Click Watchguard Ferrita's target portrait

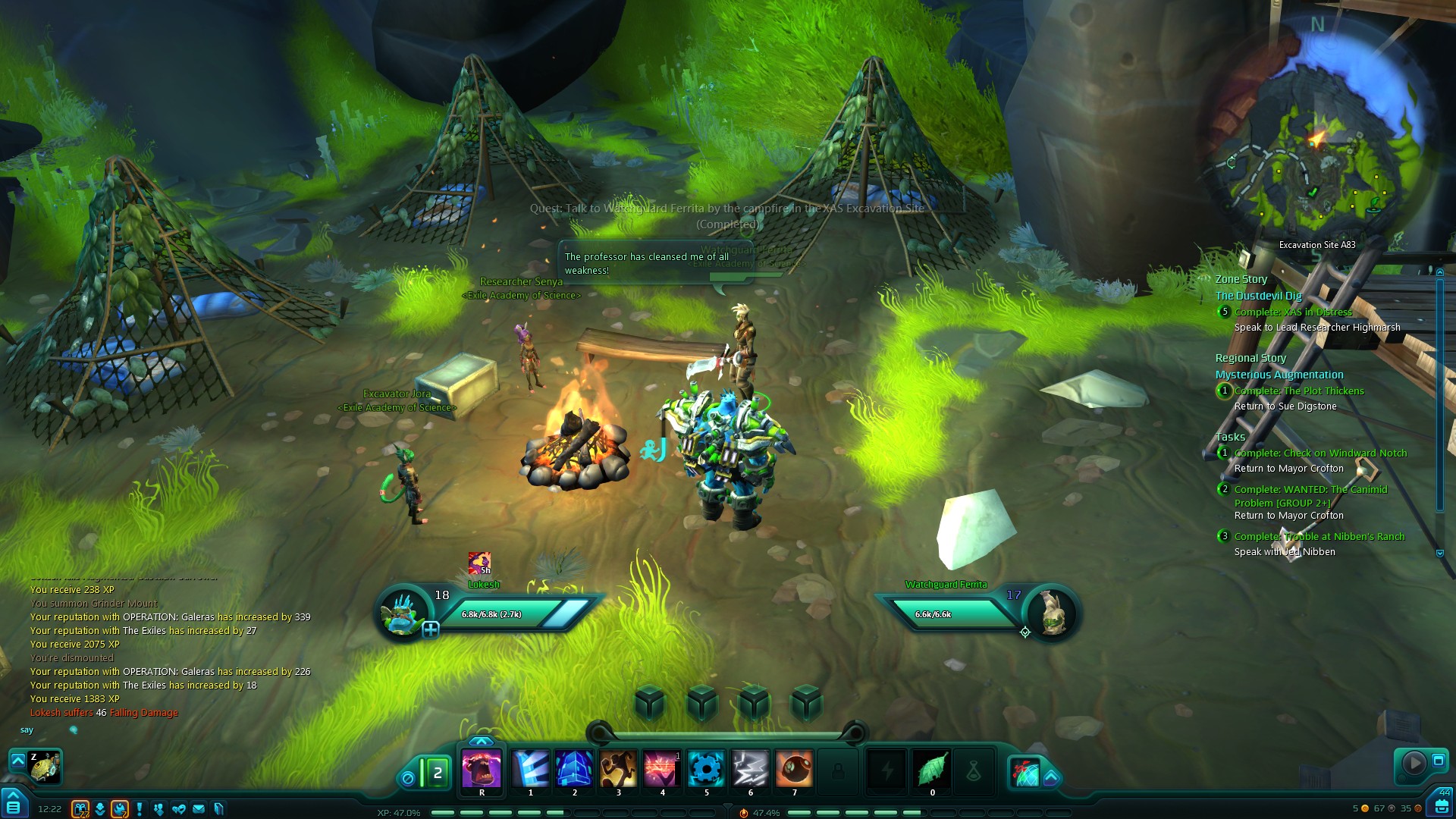click(x=1052, y=612)
